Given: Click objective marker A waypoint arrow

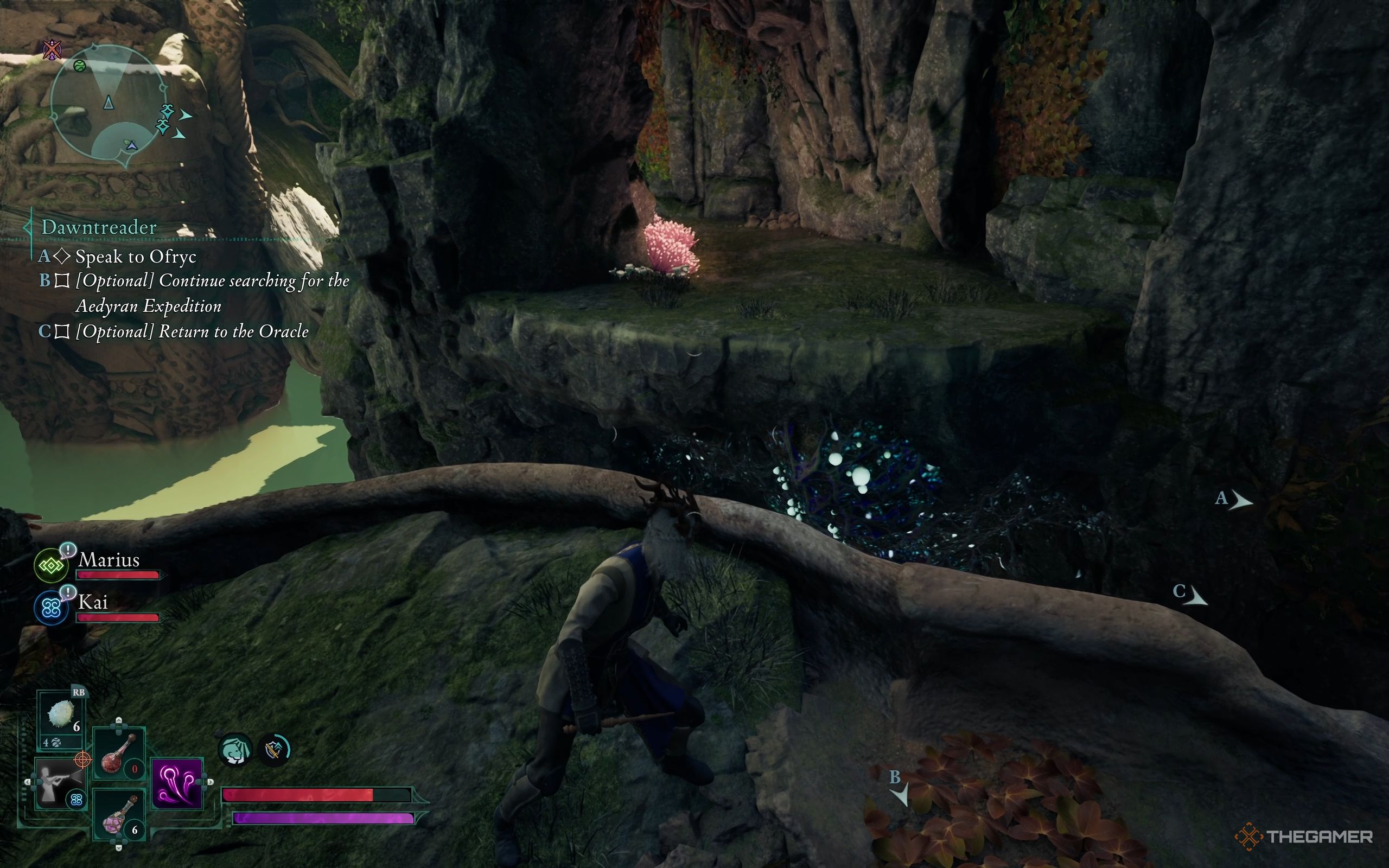Looking at the screenshot, I should pyautogui.click(x=1241, y=502).
